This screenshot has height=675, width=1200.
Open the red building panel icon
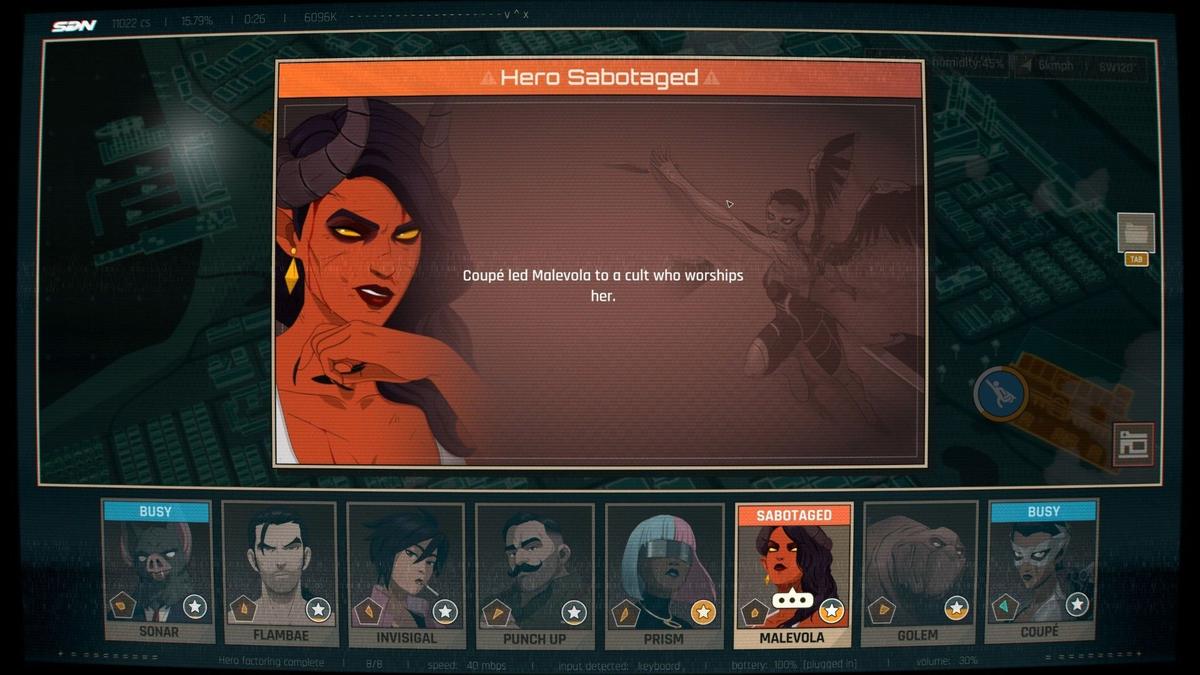tap(1133, 445)
